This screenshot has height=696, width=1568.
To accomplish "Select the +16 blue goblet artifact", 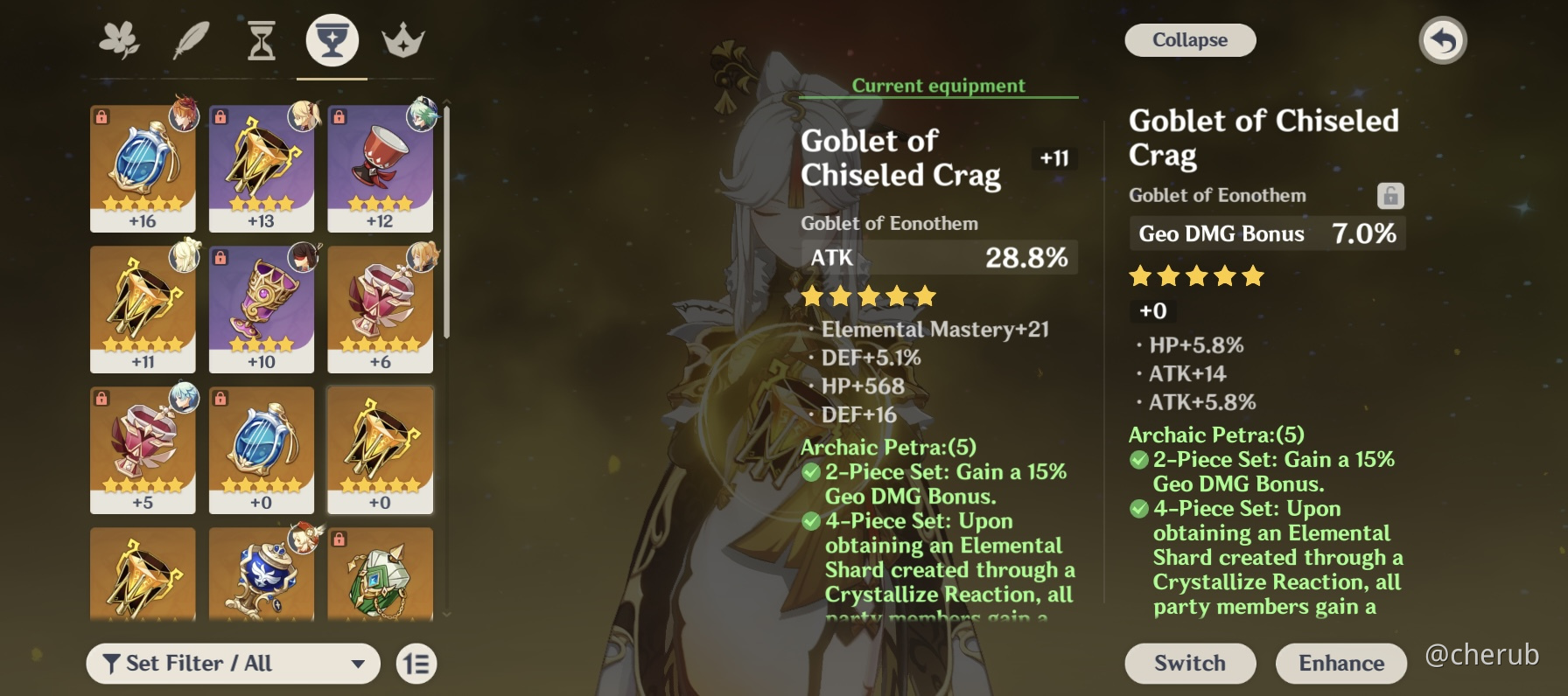I will (x=143, y=168).
